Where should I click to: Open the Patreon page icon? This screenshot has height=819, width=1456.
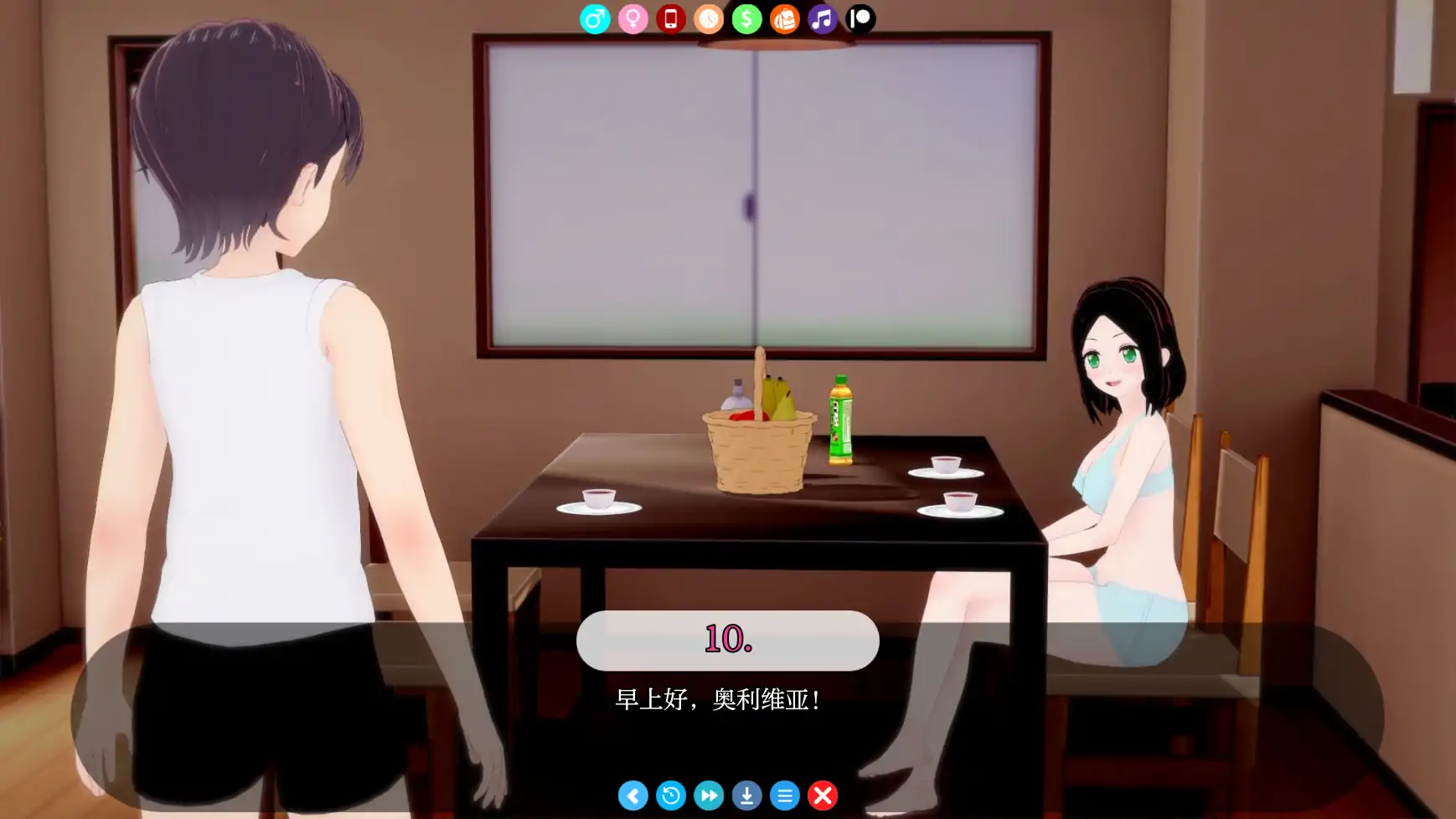[860, 18]
